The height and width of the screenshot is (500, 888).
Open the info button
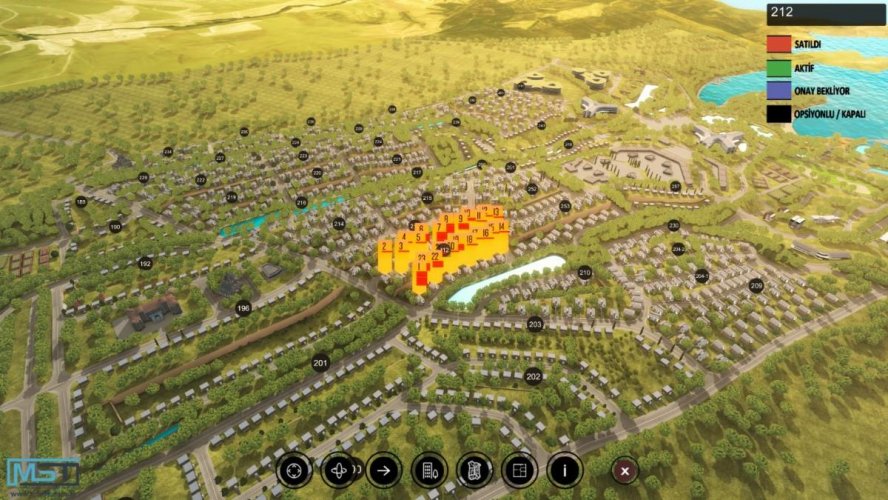[x=565, y=468]
